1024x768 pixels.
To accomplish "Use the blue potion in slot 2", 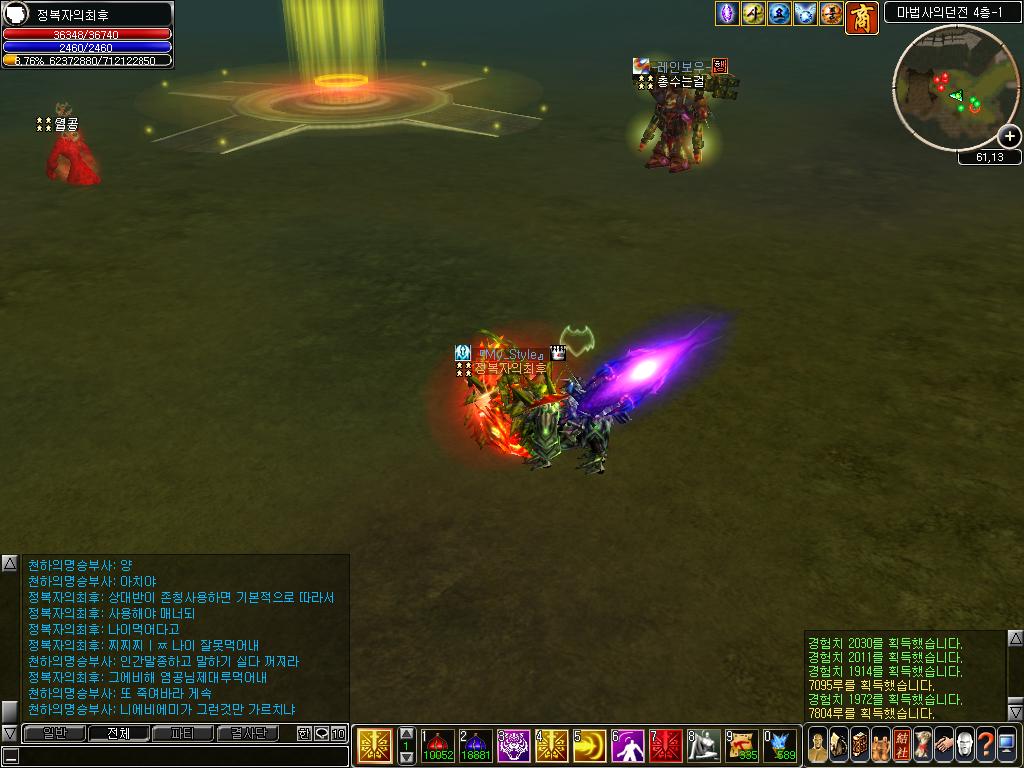I will (475, 746).
